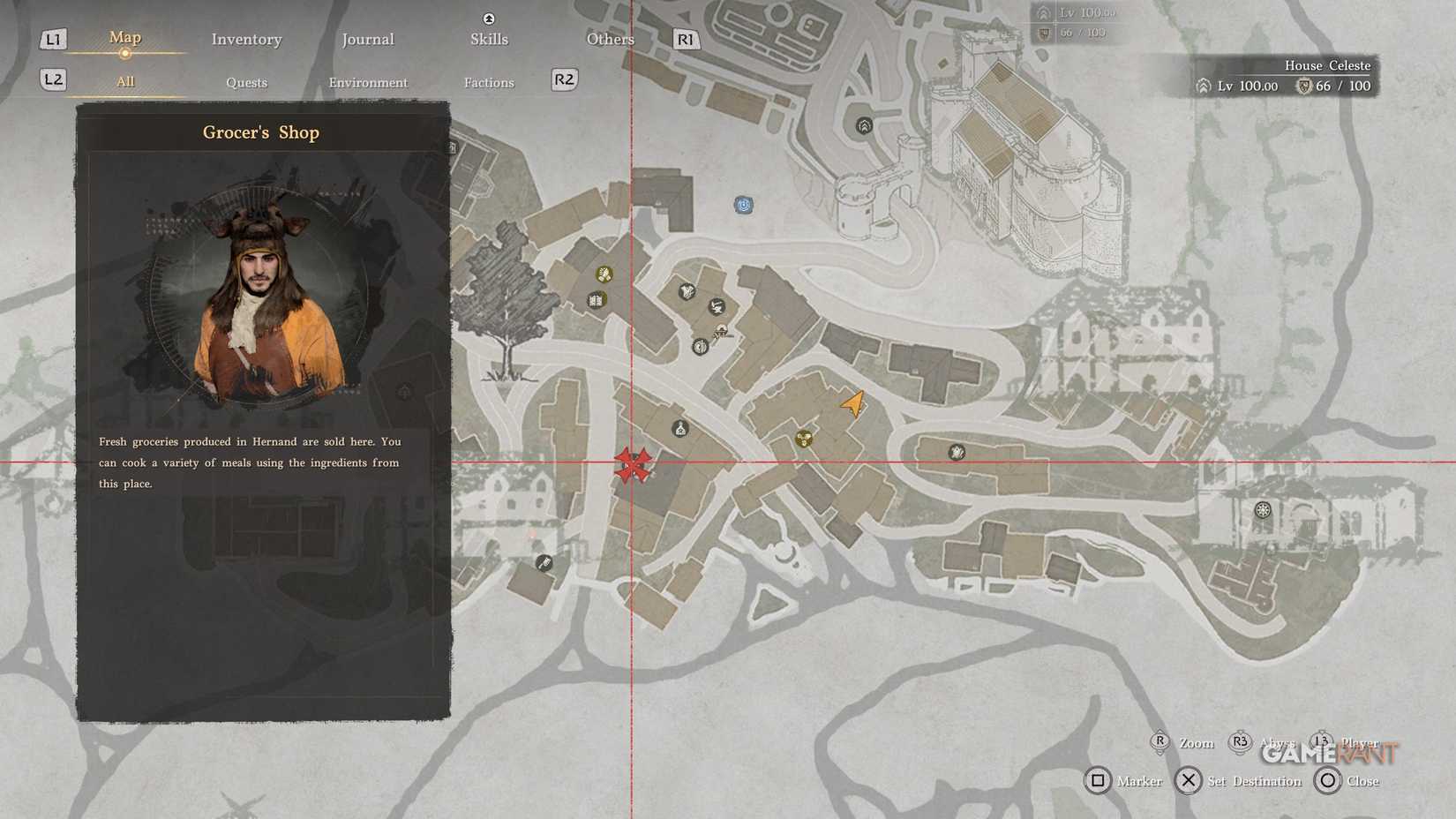Screen dimensions: 1456x819
Task: Toggle the All filter on the map
Action: click(124, 80)
